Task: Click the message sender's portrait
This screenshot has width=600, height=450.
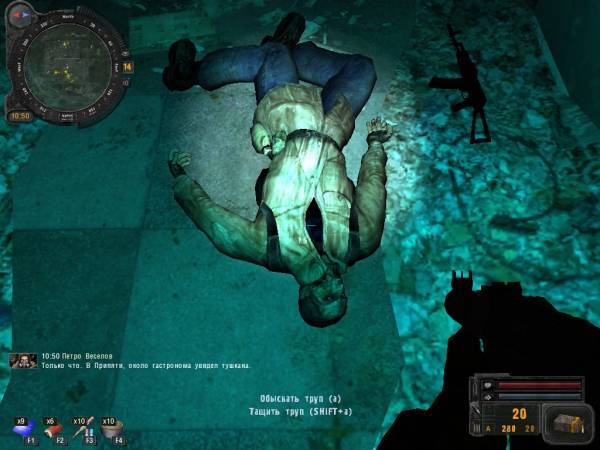Action: 24,361
